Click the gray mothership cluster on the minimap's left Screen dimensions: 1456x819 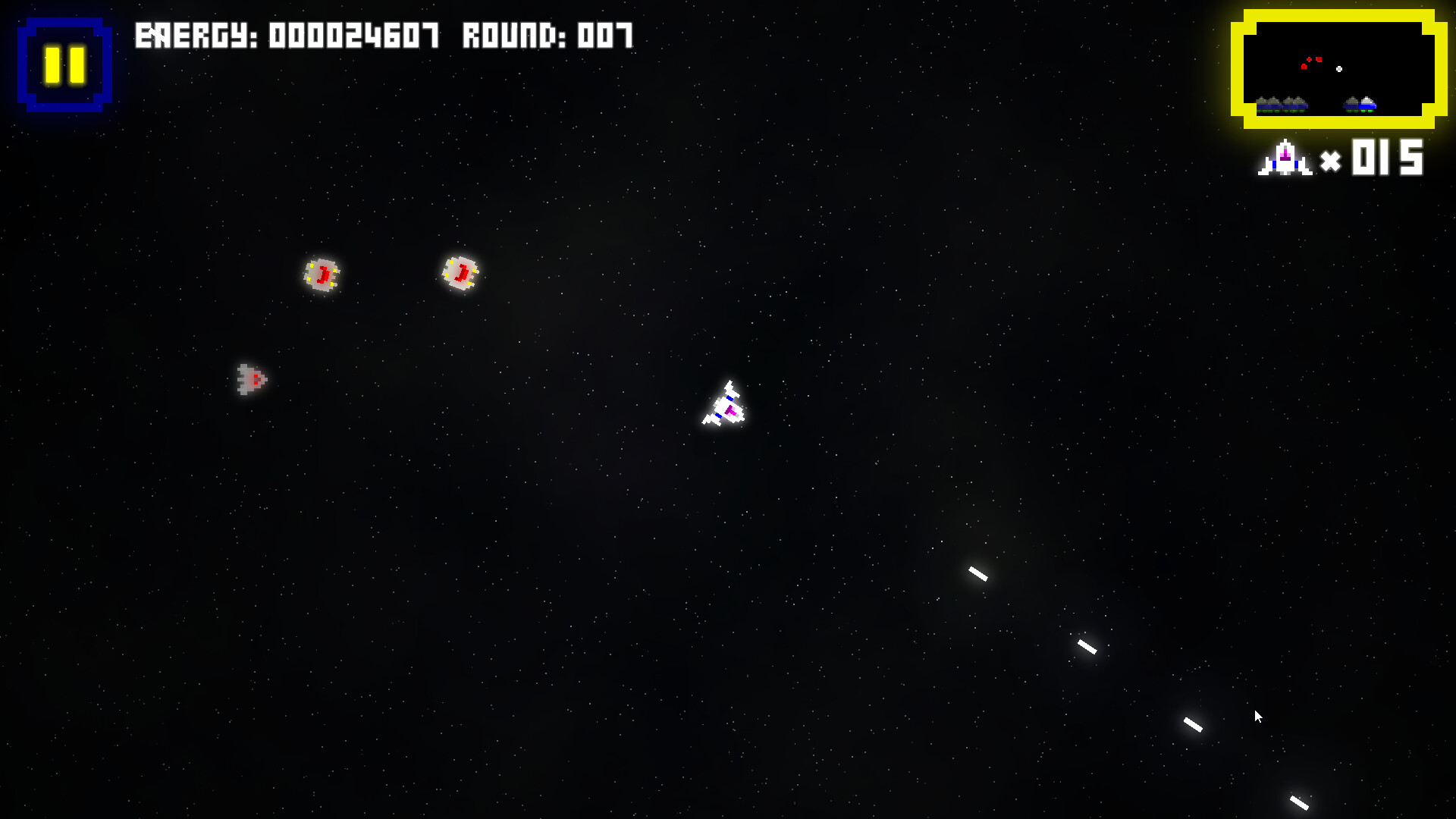point(1281,104)
